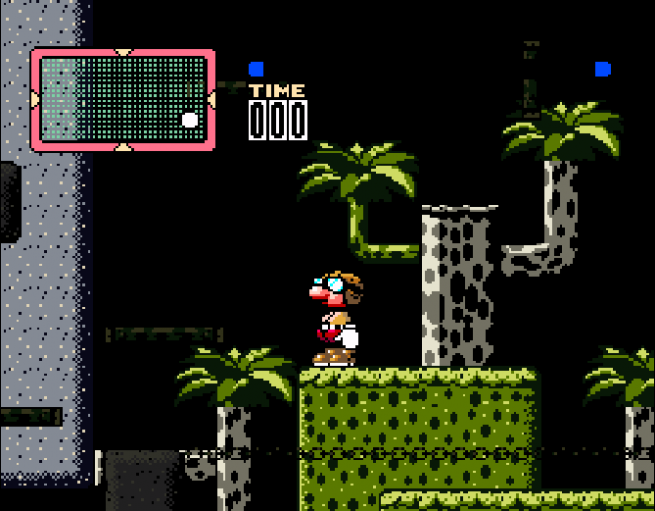Viewport: 655px width, 511px height.
Task: Click the pink-framed radar minimap panel
Action: point(122,100)
